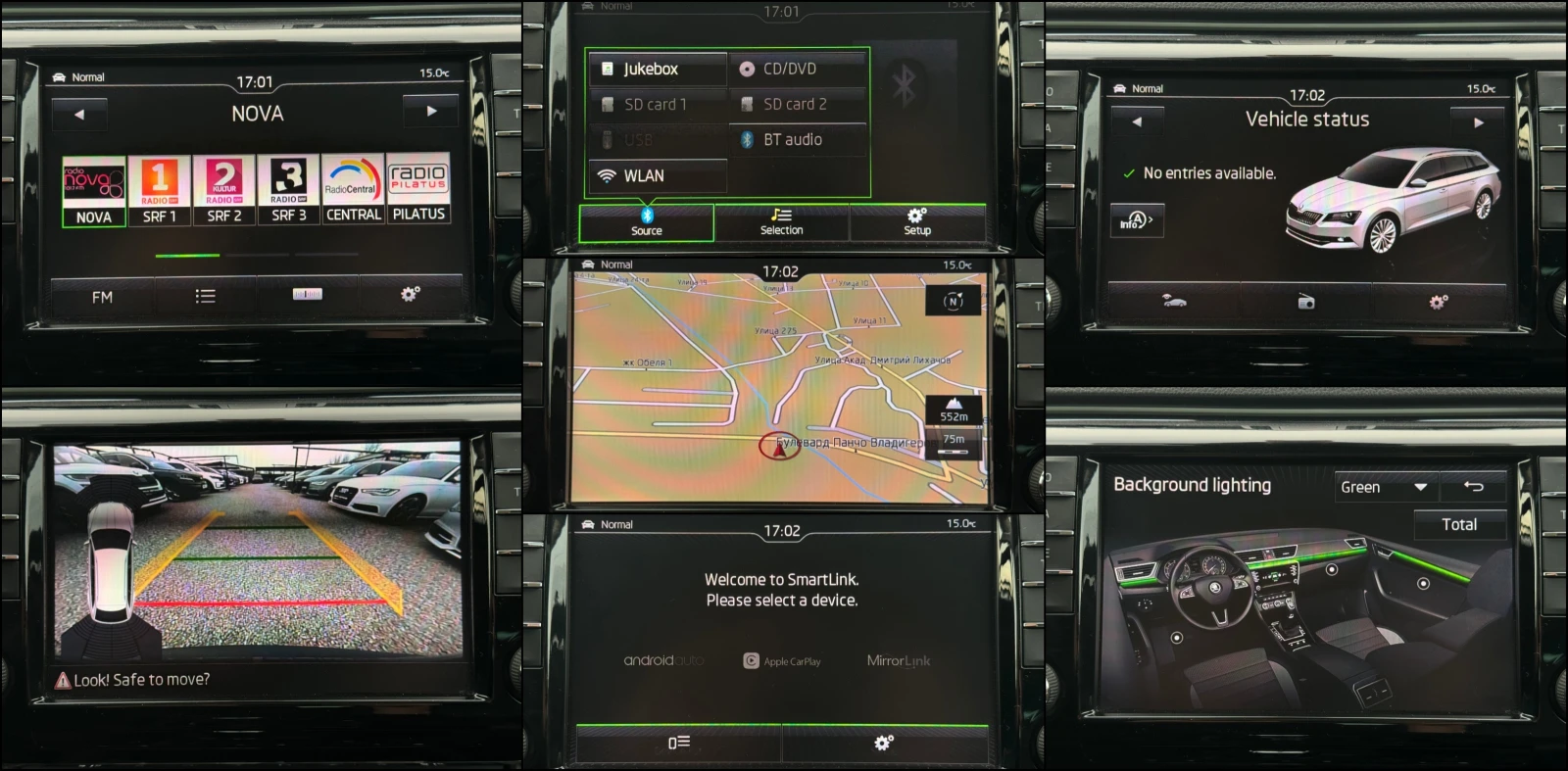
Task: Tune to the SRF 1 station preset
Action: [x=159, y=191]
